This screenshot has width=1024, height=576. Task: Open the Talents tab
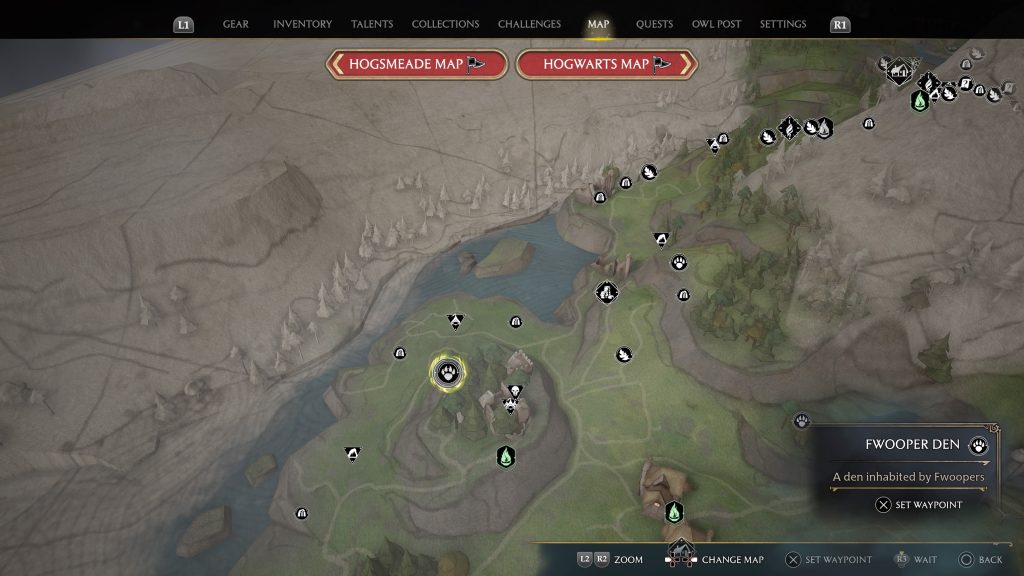[371, 24]
